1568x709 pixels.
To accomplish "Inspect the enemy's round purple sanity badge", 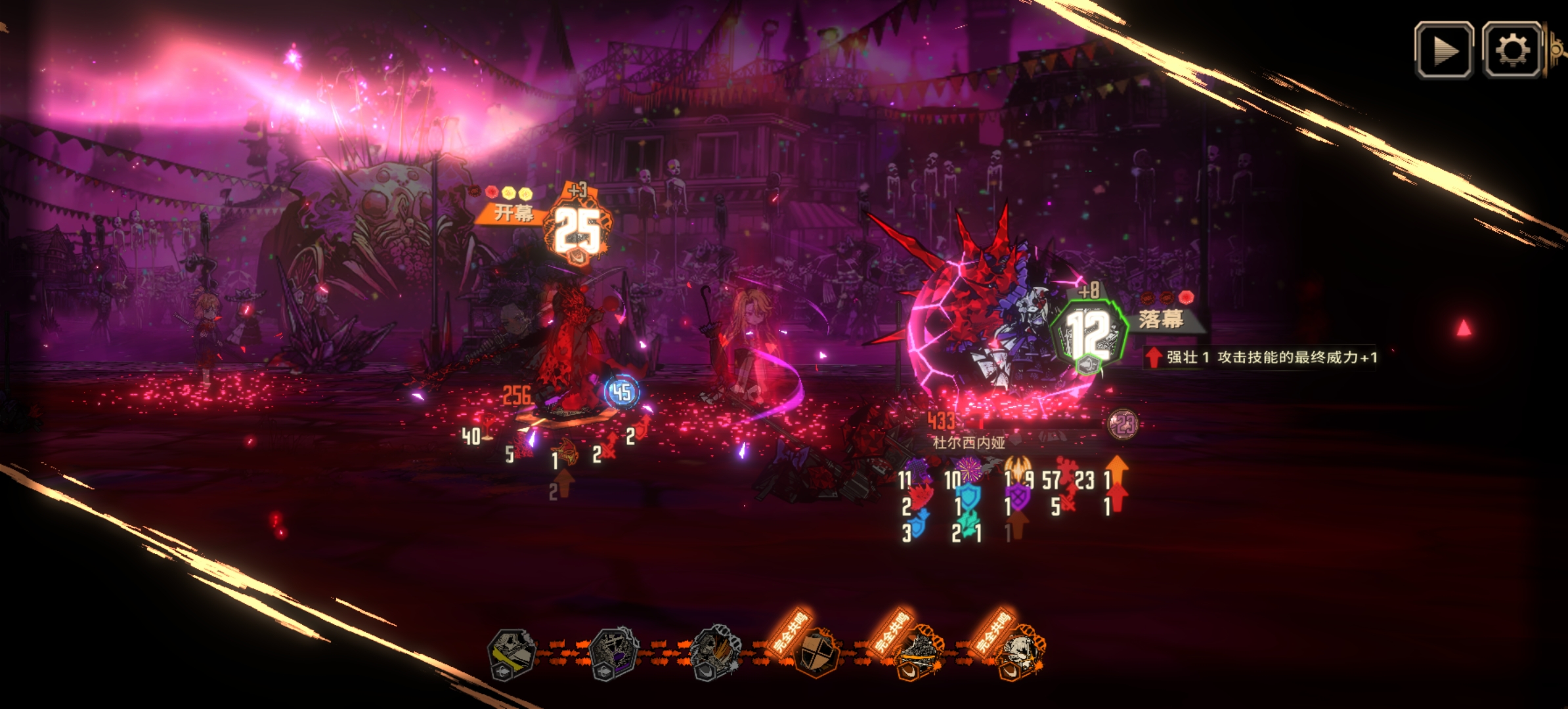I will (x=1123, y=425).
